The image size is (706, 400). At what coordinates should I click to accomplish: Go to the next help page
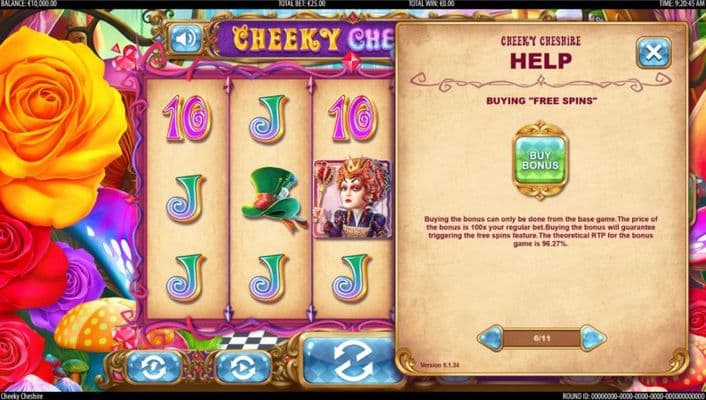(x=593, y=338)
